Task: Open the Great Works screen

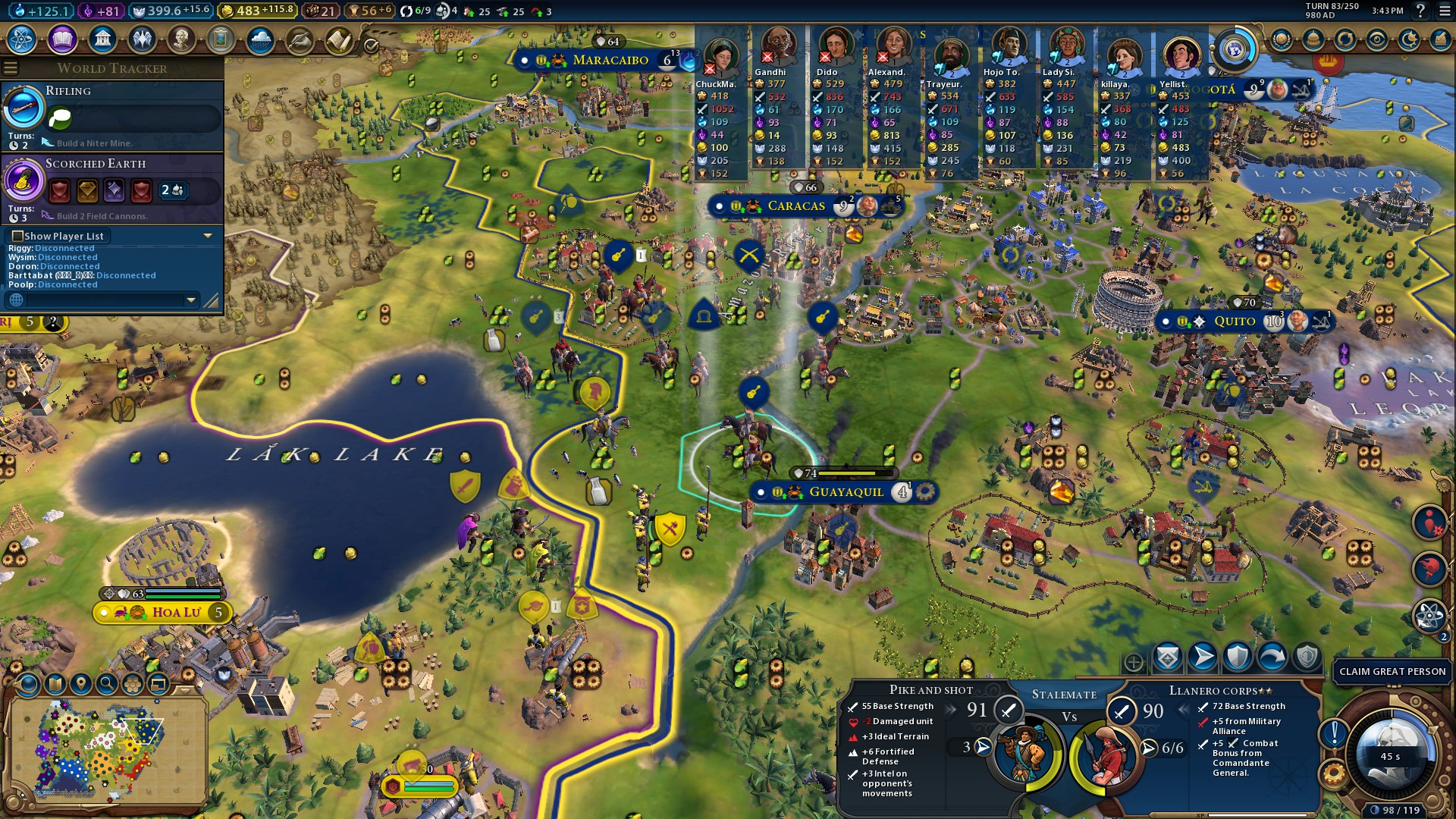Action: click(x=221, y=39)
